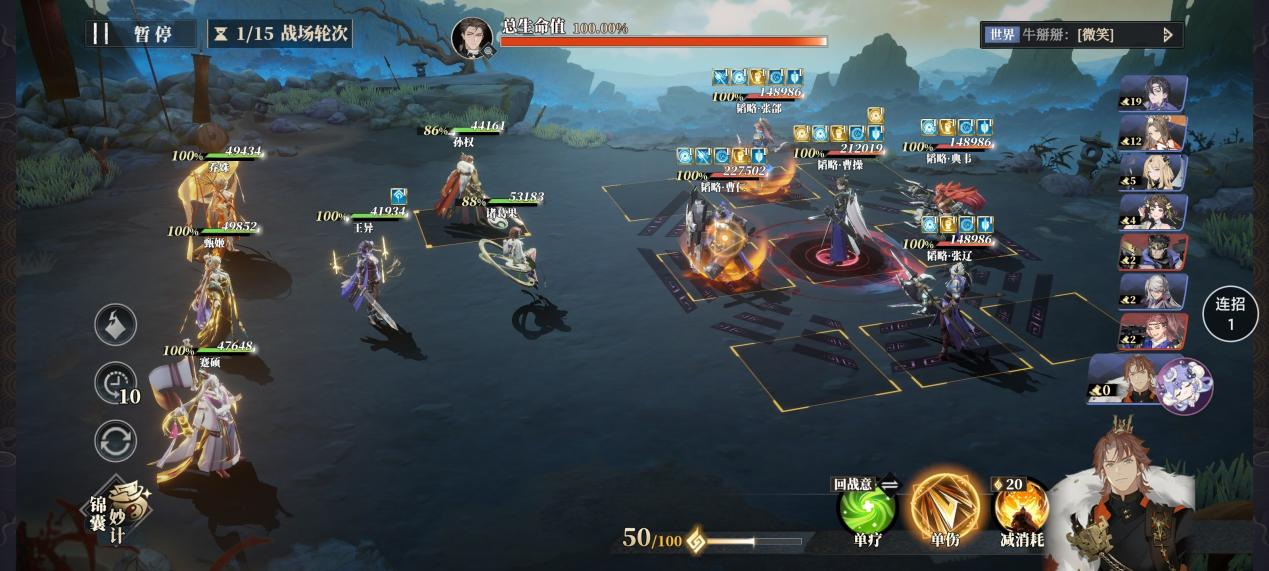Tap the 回战意 swap toggle above skills
The height and width of the screenshot is (571, 1269).
click(866, 484)
